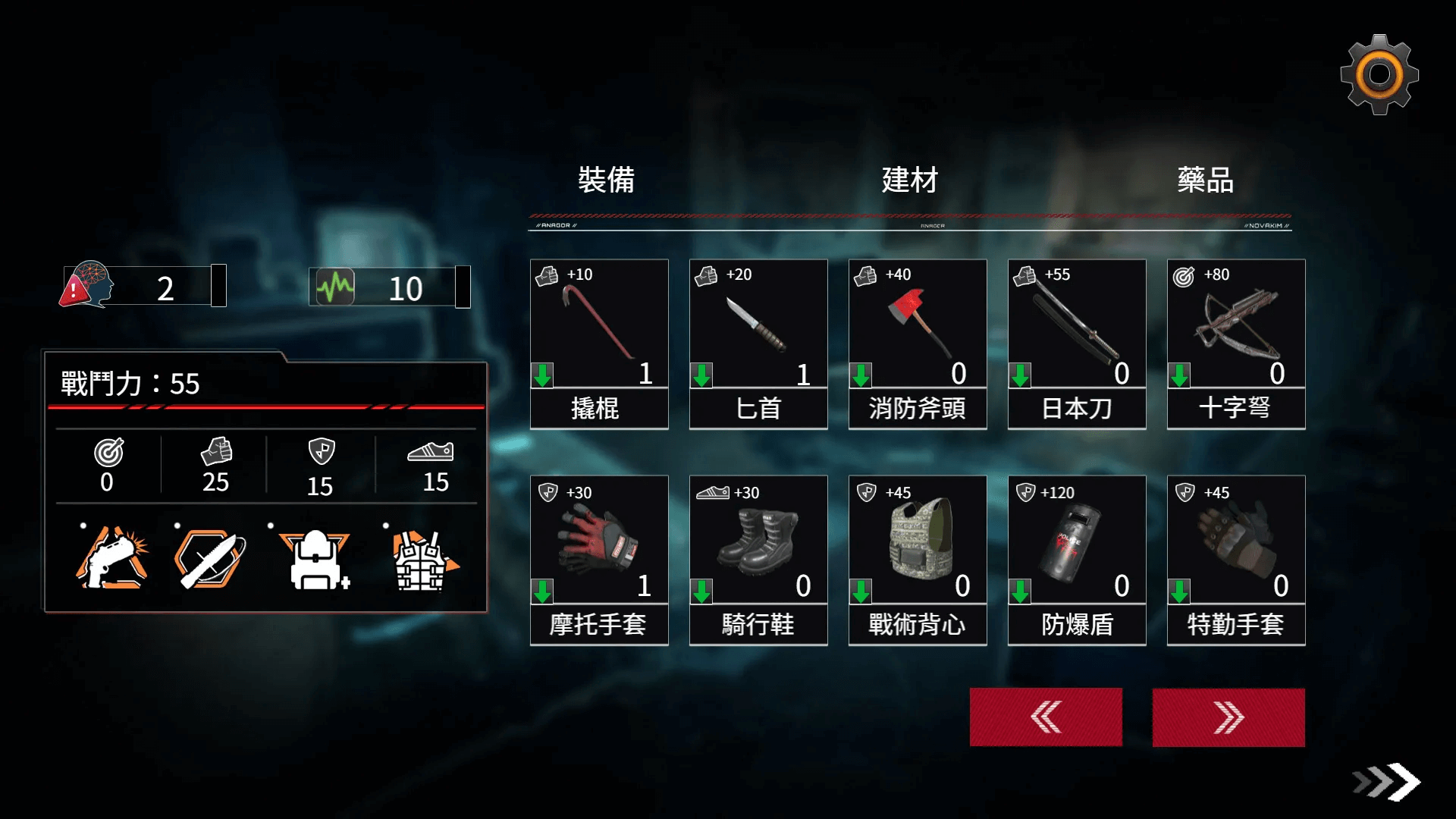Select the crossbow 十字弩 item icon
The height and width of the screenshot is (819, 1456).
[x=1235, y=326]
